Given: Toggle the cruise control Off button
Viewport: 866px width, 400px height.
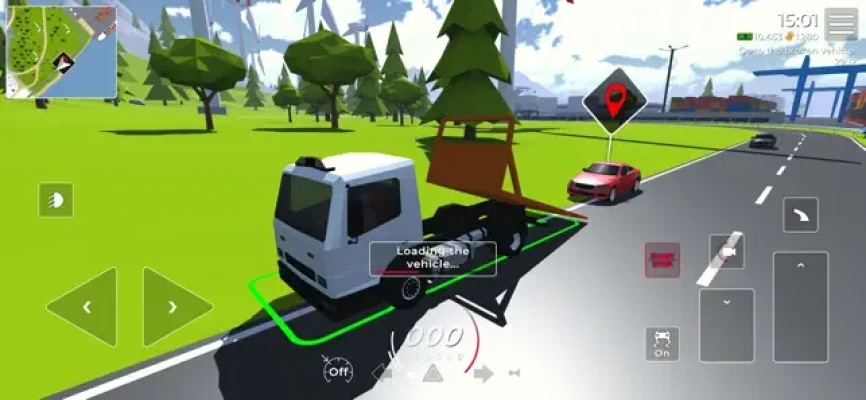Looking at the screenshot, I should pos(338,372).
